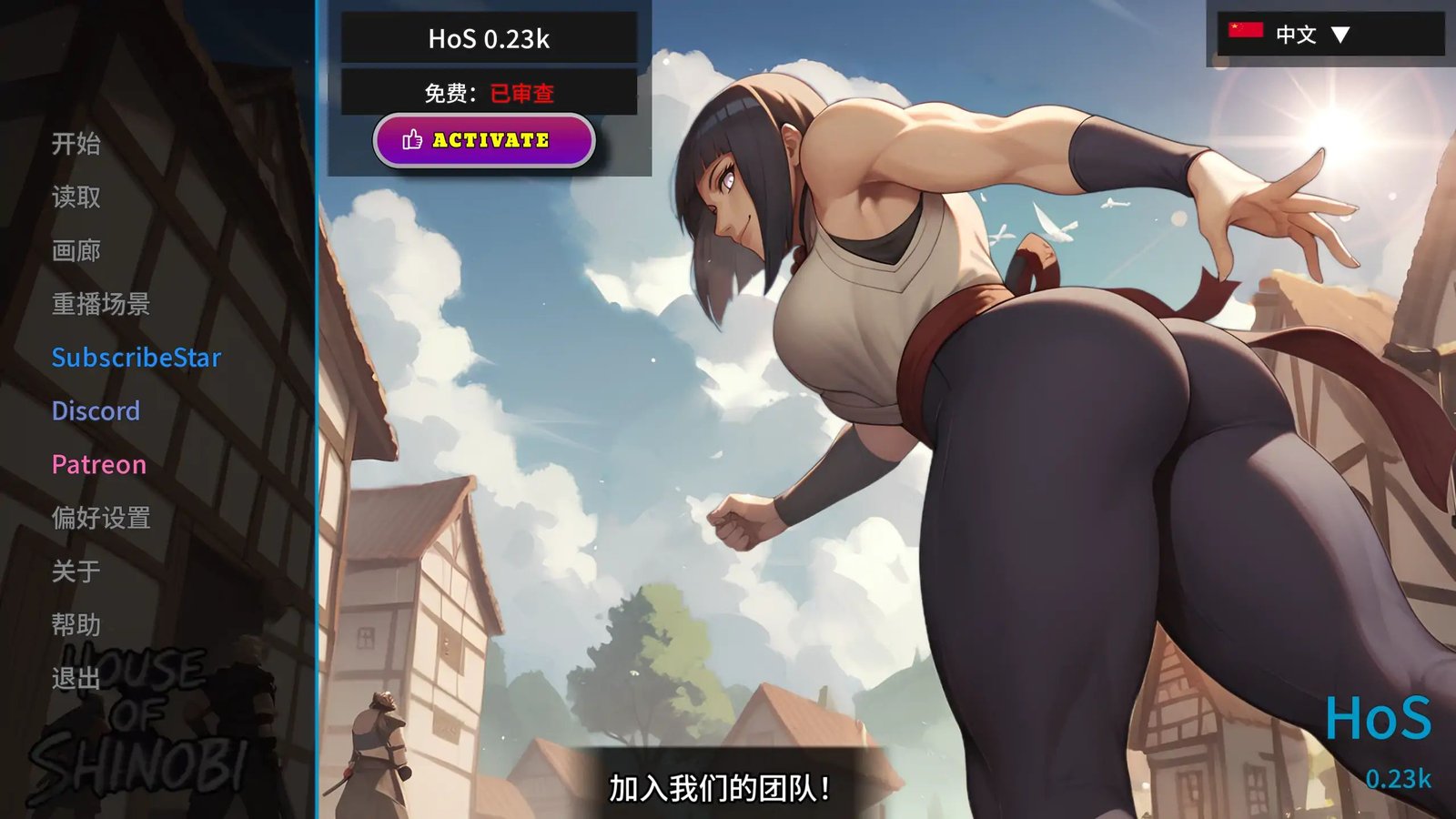Click the HoS watermark in bottom right corner

pos(1380,721)
